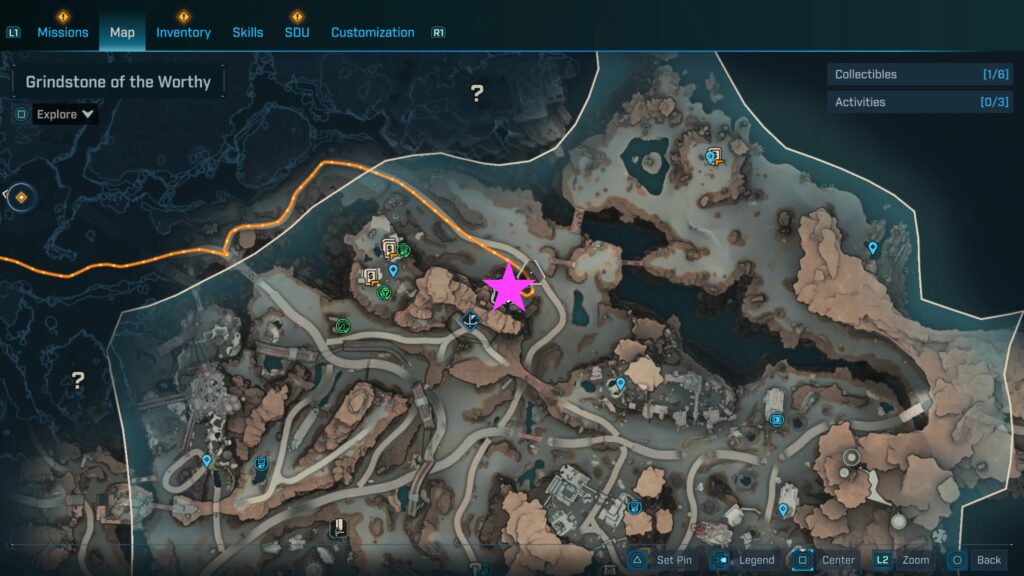
Task: Show the Activities list
Action: coord(920,102)
